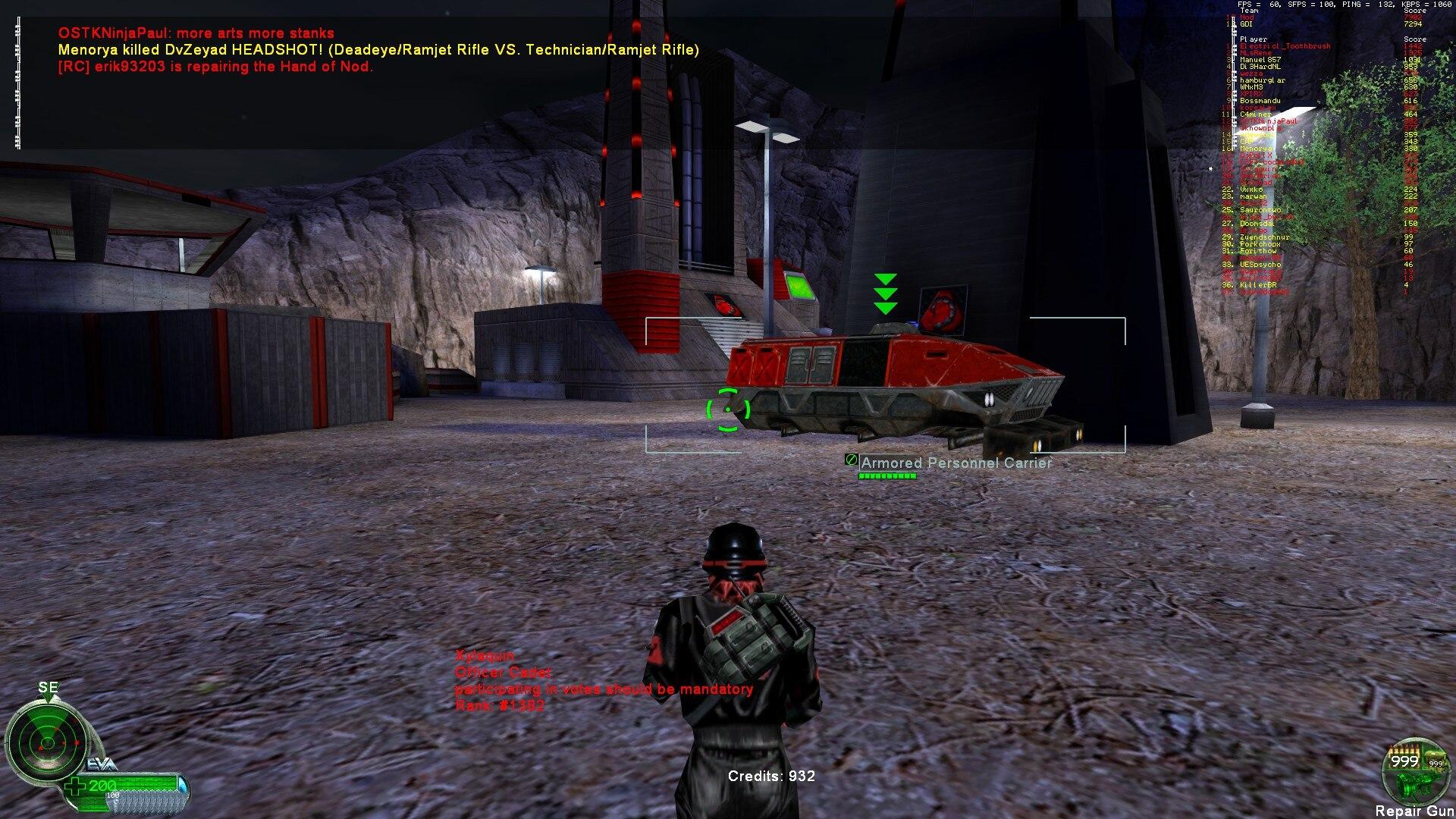The image size is (1456, 819).
Task: Click the green health cross icon
Action: [x=74, y=786]
